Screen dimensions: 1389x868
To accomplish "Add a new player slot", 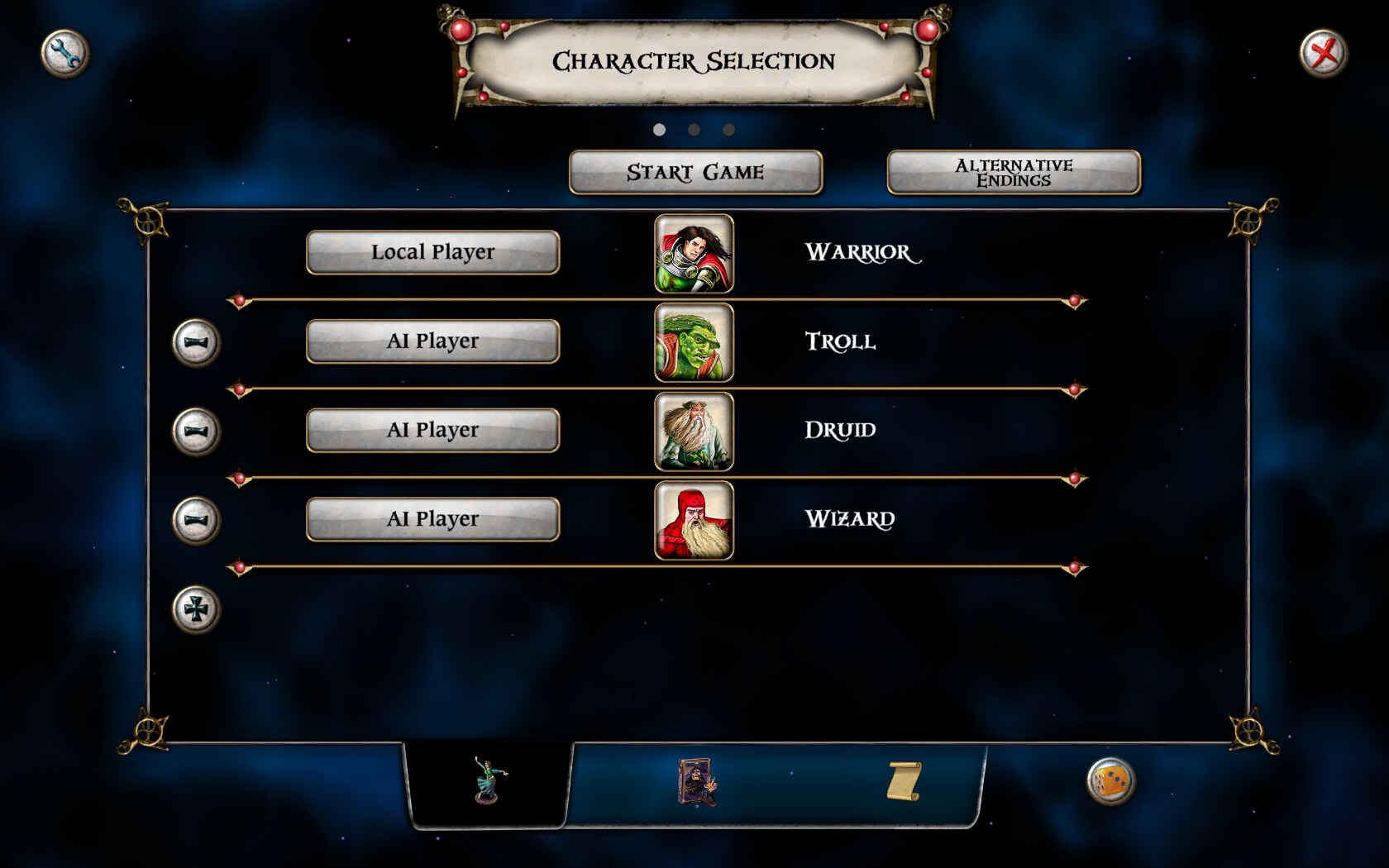I will click(x=196, y=609).
